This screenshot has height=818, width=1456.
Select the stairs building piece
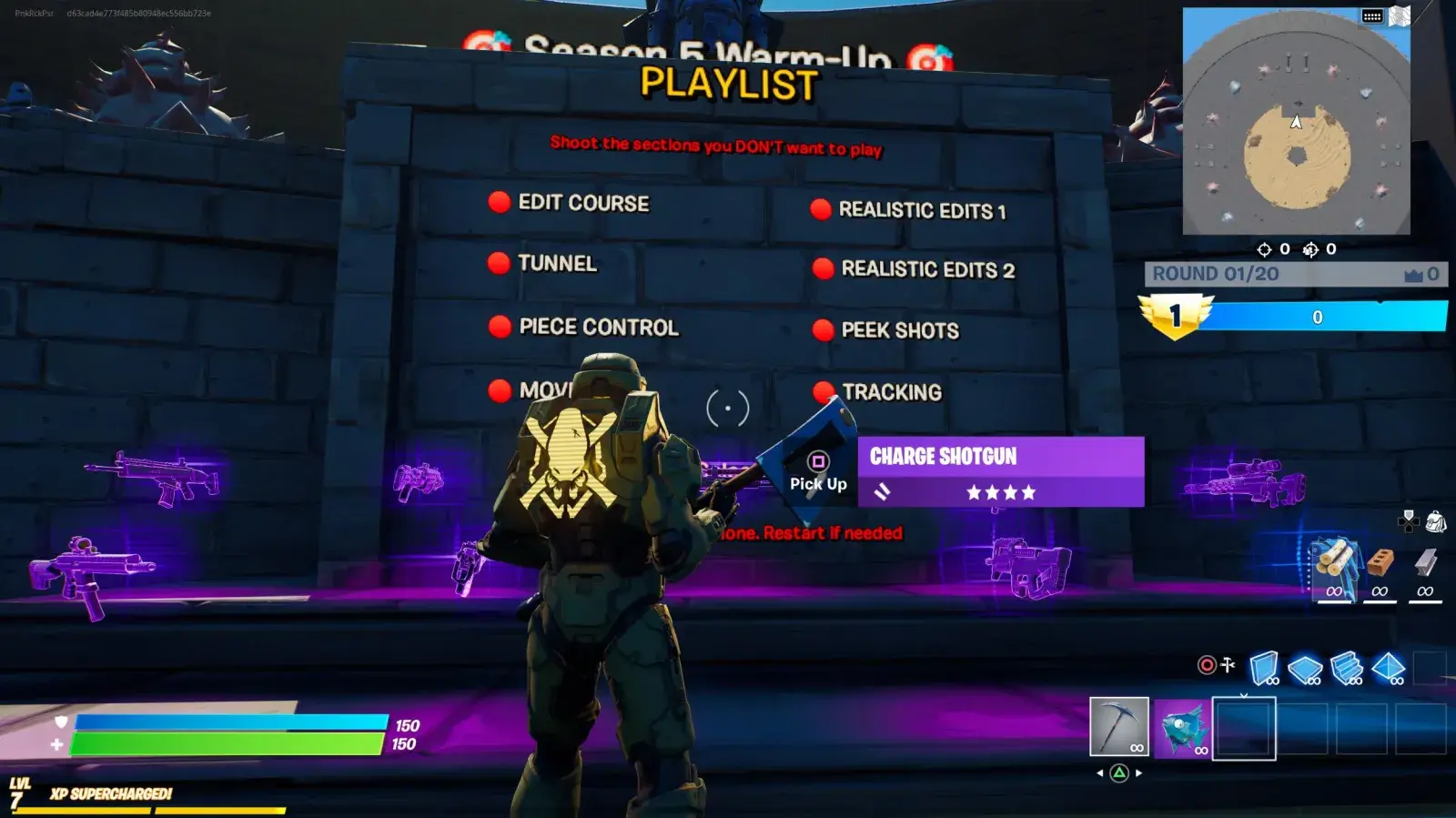click(x=1347, y=668)
